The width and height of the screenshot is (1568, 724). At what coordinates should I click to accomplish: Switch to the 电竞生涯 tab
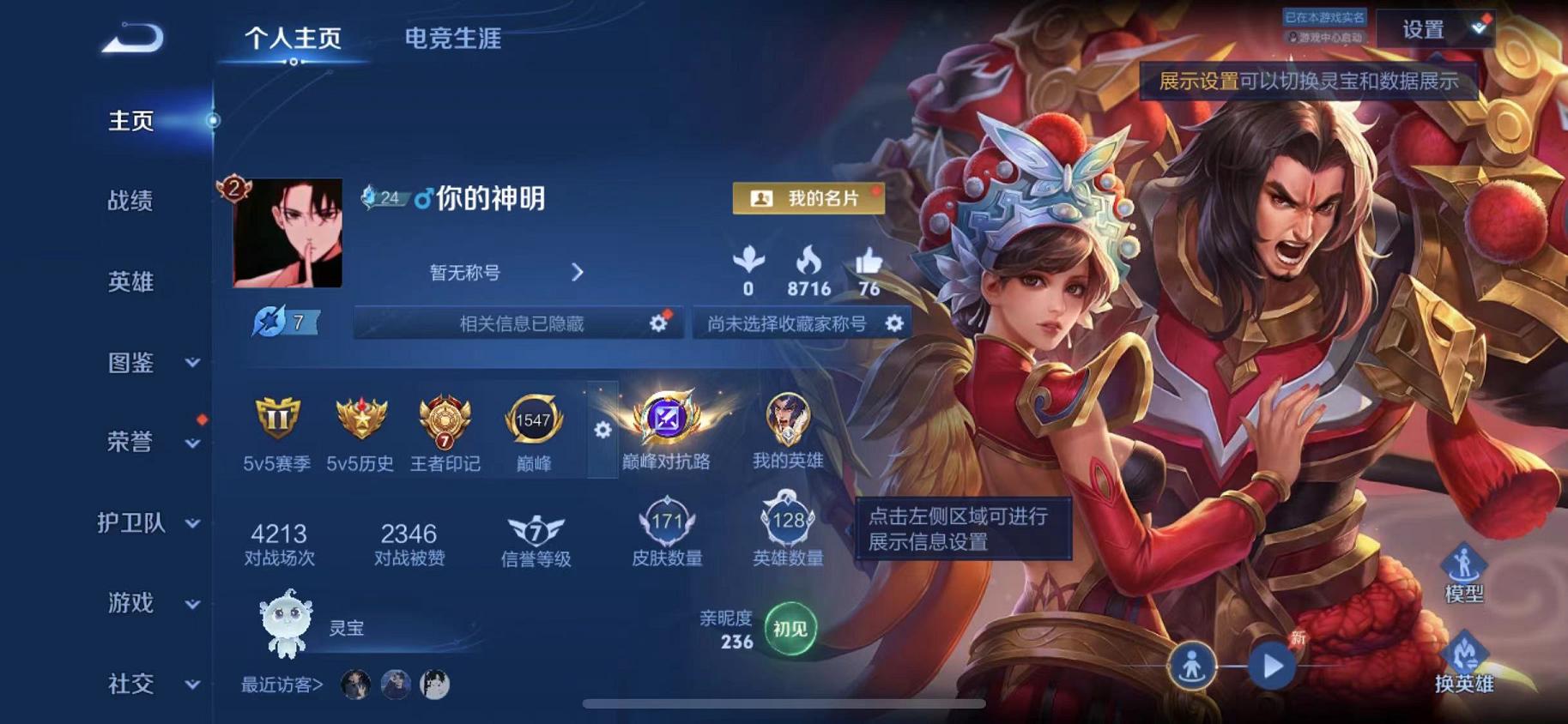[456, 39]
